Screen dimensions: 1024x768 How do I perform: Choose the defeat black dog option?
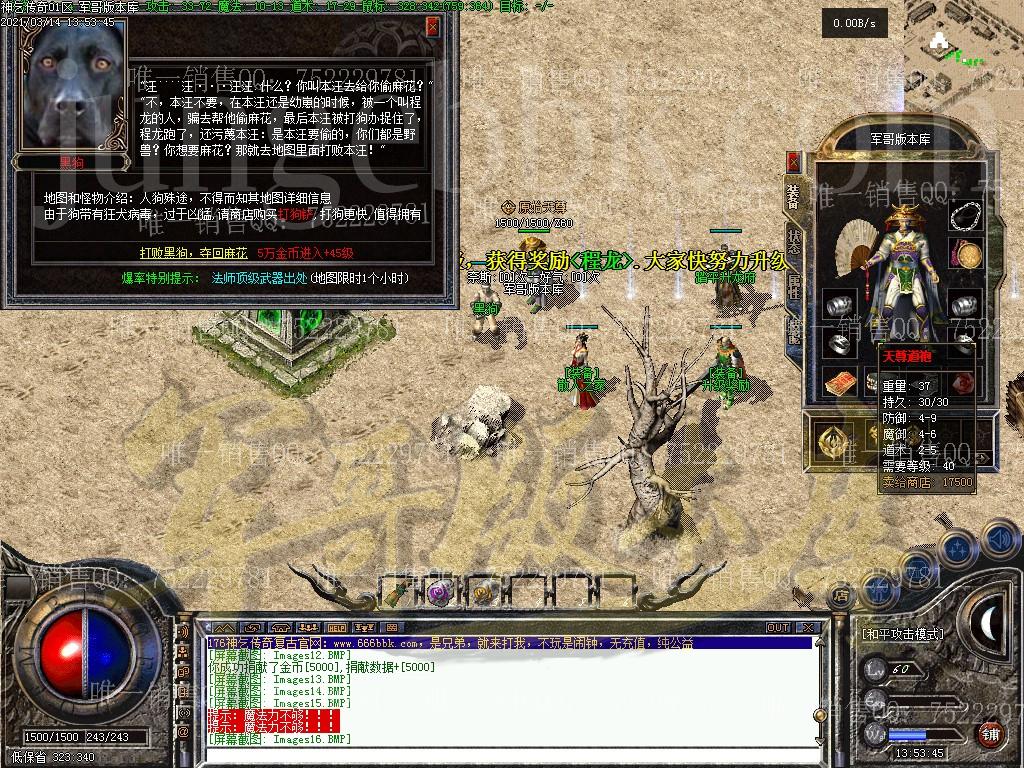pyautogui.click(x=193, y=253)
